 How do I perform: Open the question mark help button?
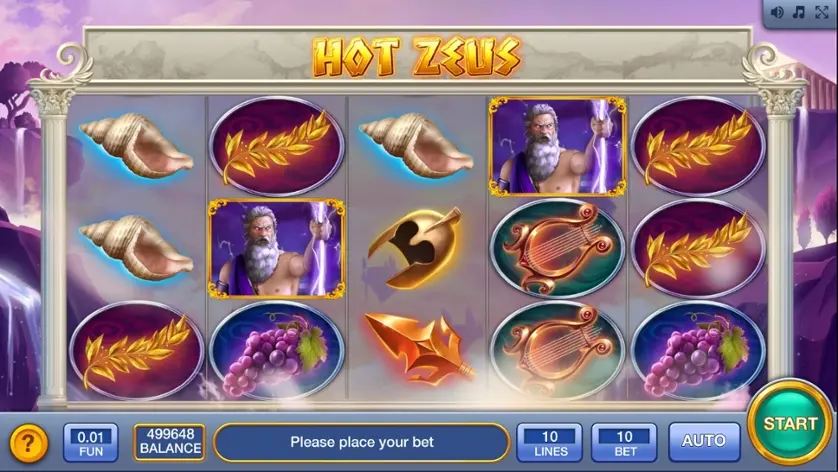(28, 442)
